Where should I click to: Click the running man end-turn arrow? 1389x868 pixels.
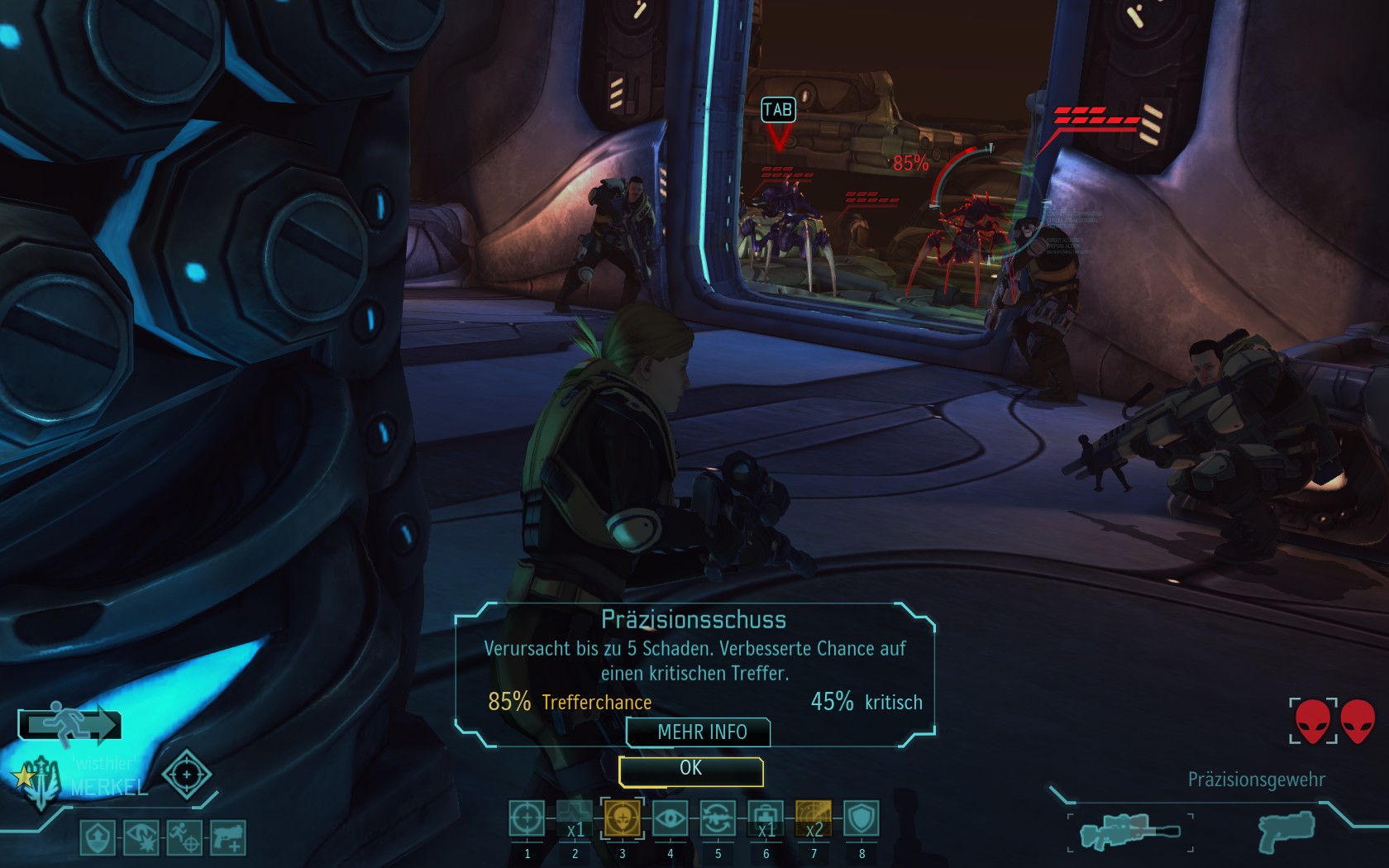click(x=70, y=725)
